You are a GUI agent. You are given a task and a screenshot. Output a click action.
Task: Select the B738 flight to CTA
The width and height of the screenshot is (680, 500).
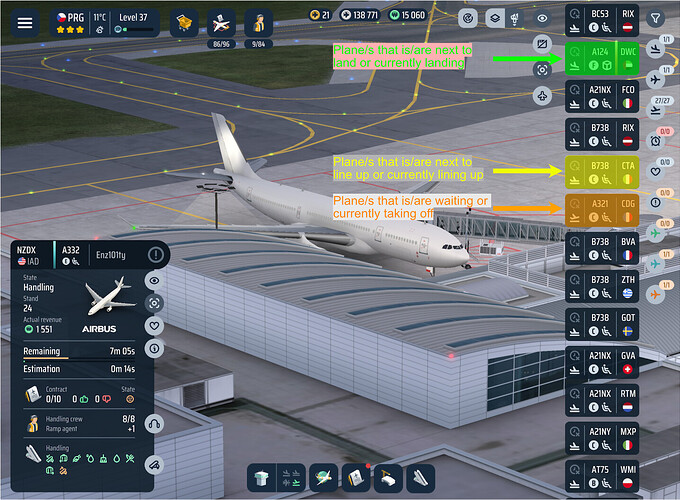[x=602, y=171]
